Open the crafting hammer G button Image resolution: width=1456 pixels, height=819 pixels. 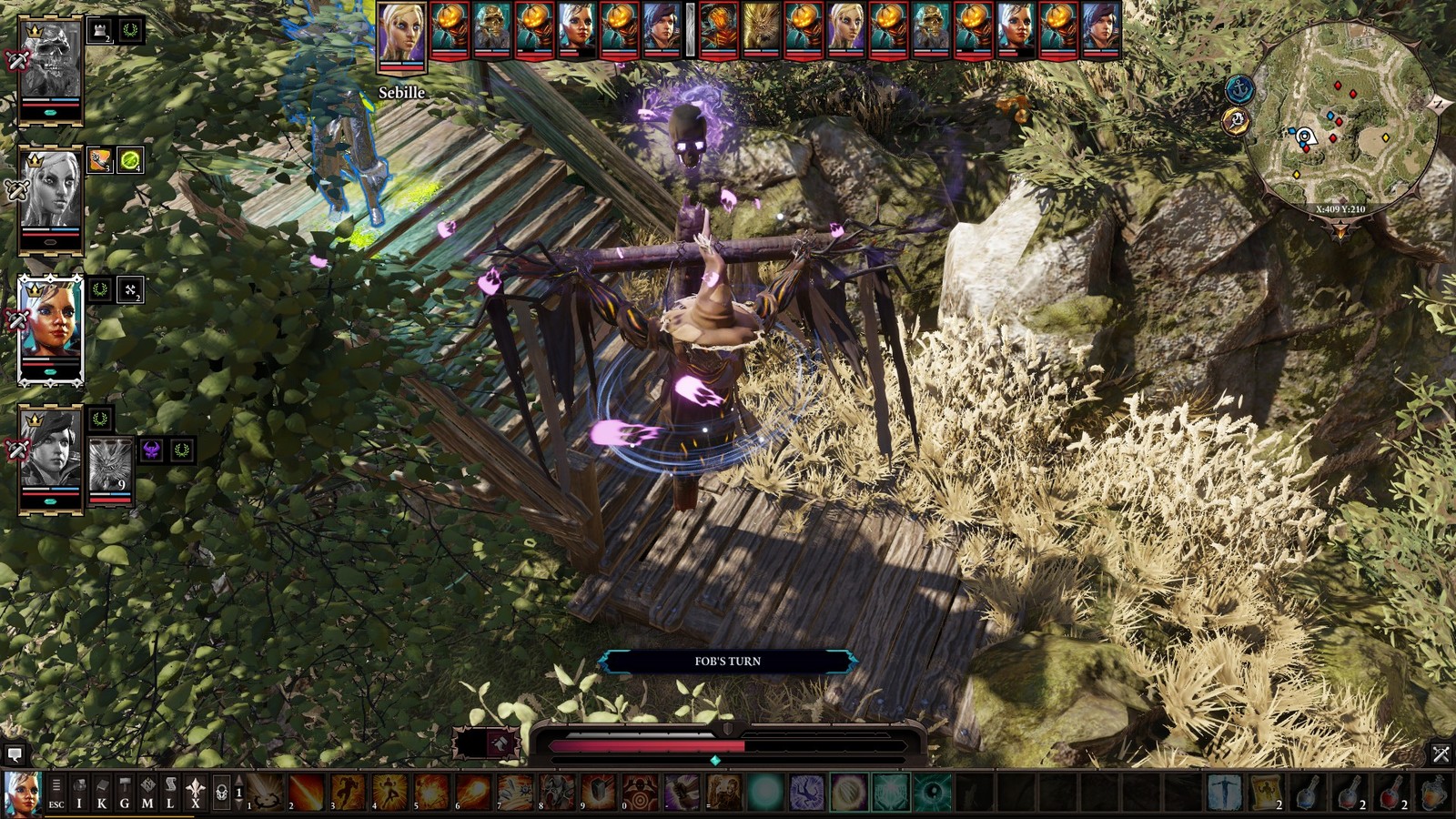pyautogui.click(x=125, y=794)
